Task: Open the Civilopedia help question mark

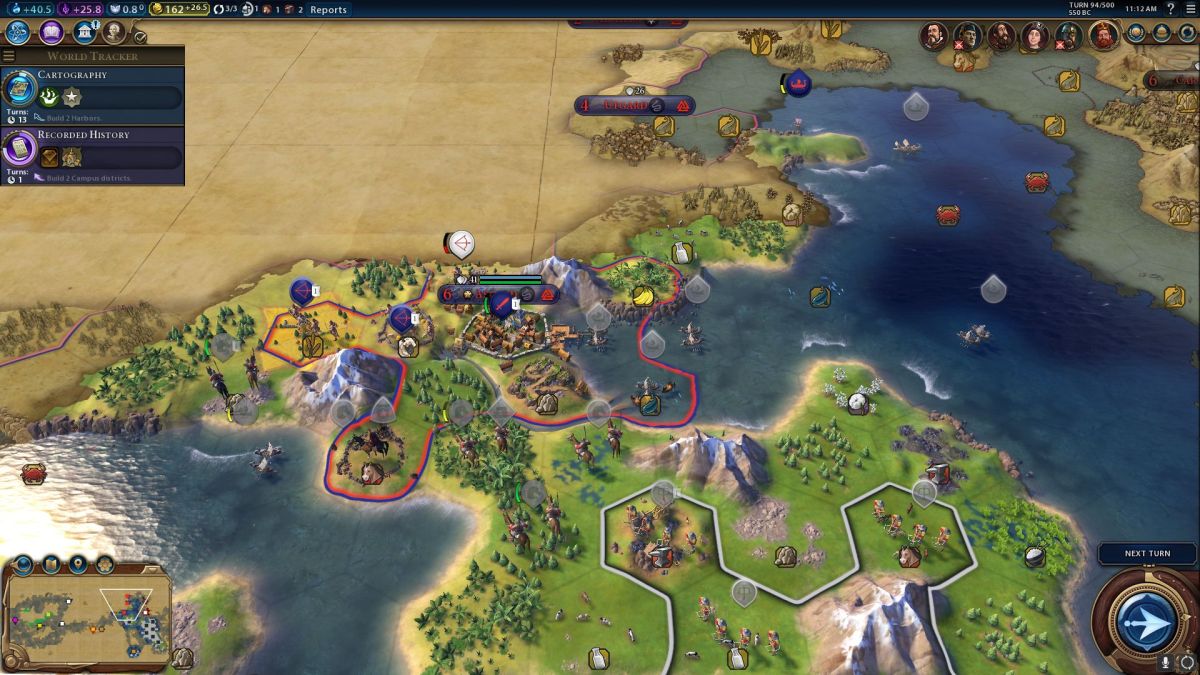Action: 1170,9
